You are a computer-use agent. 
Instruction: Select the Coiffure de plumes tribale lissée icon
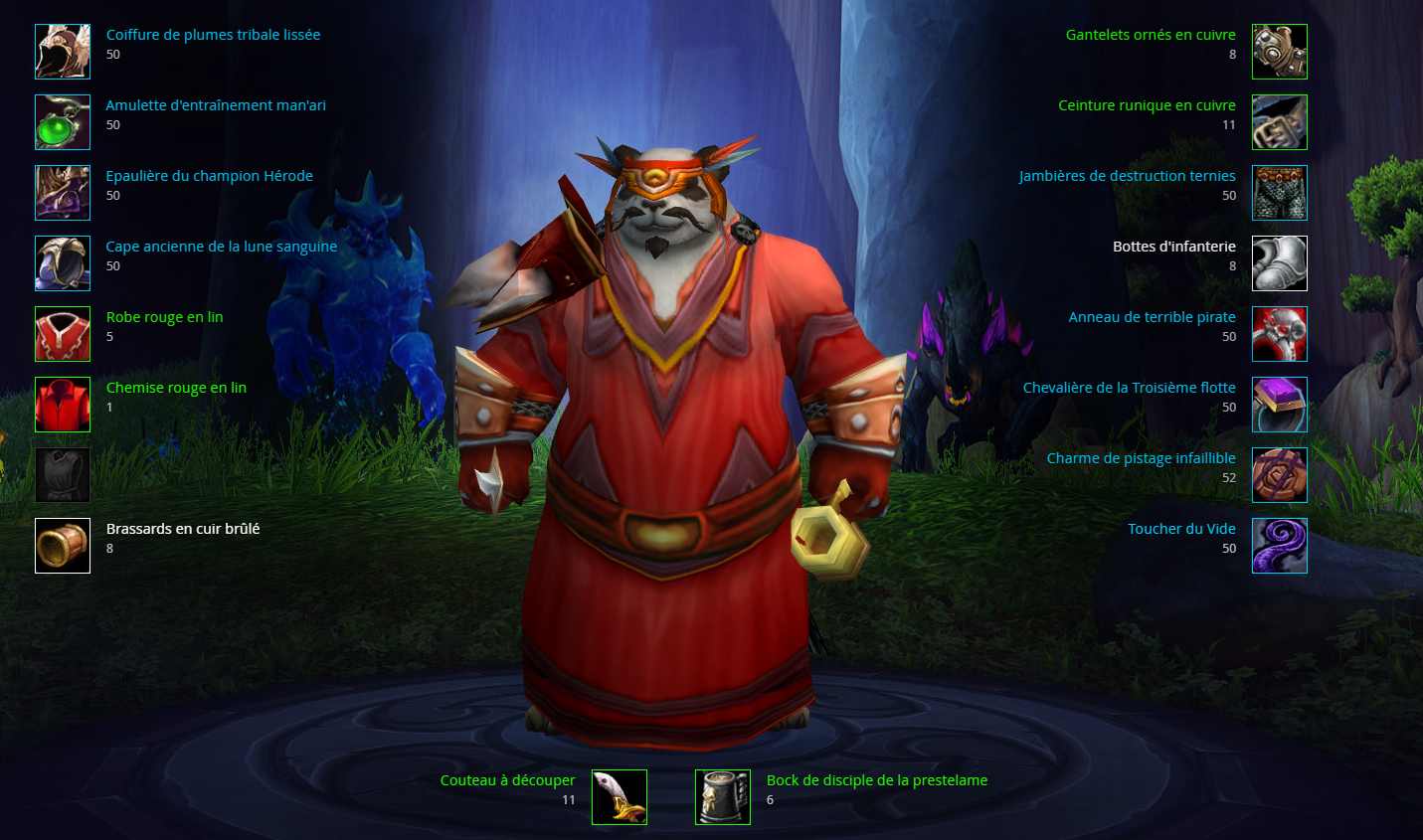coord(63,51)
